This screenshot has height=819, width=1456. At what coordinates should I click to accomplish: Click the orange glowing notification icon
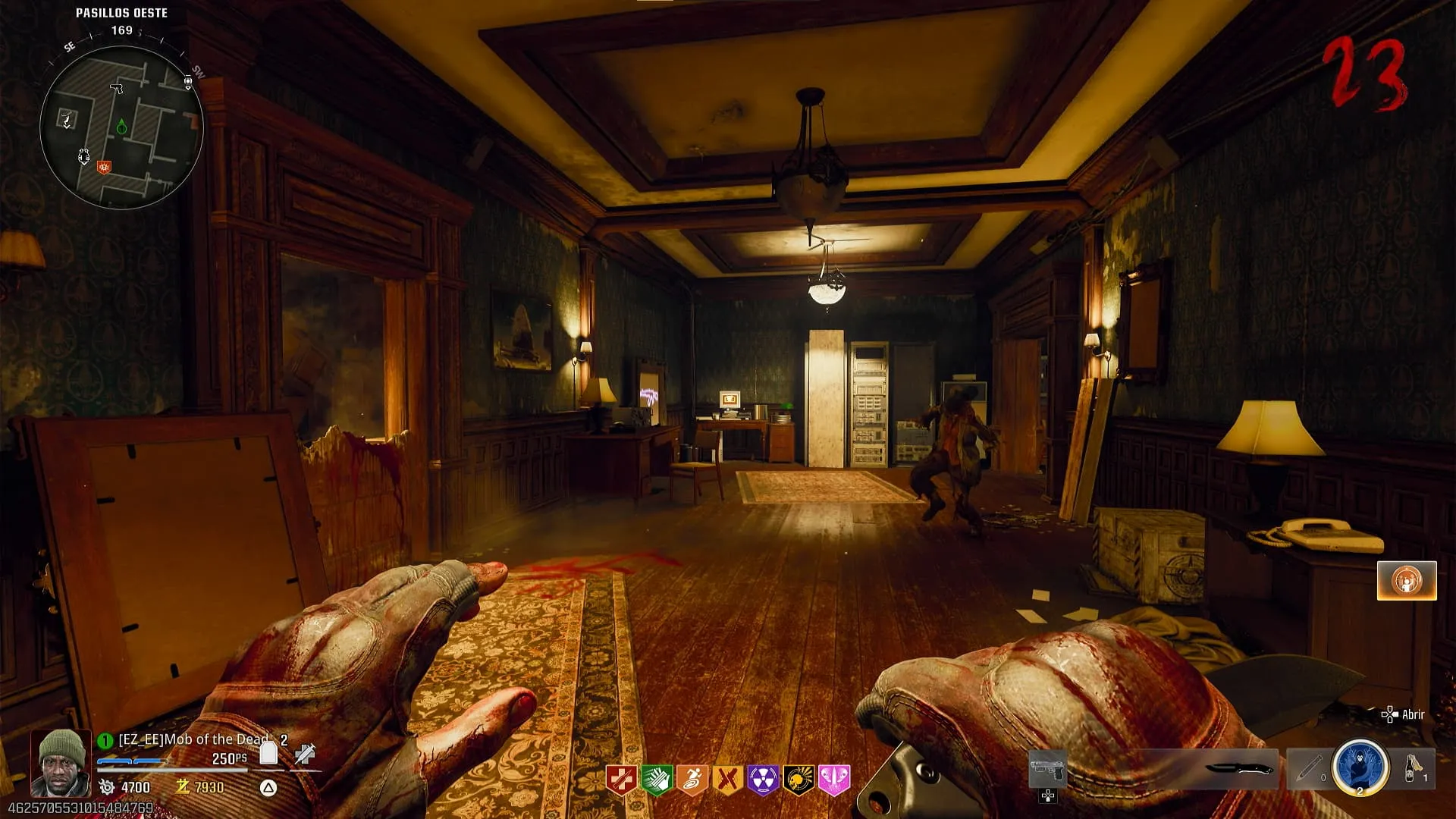1407,581
